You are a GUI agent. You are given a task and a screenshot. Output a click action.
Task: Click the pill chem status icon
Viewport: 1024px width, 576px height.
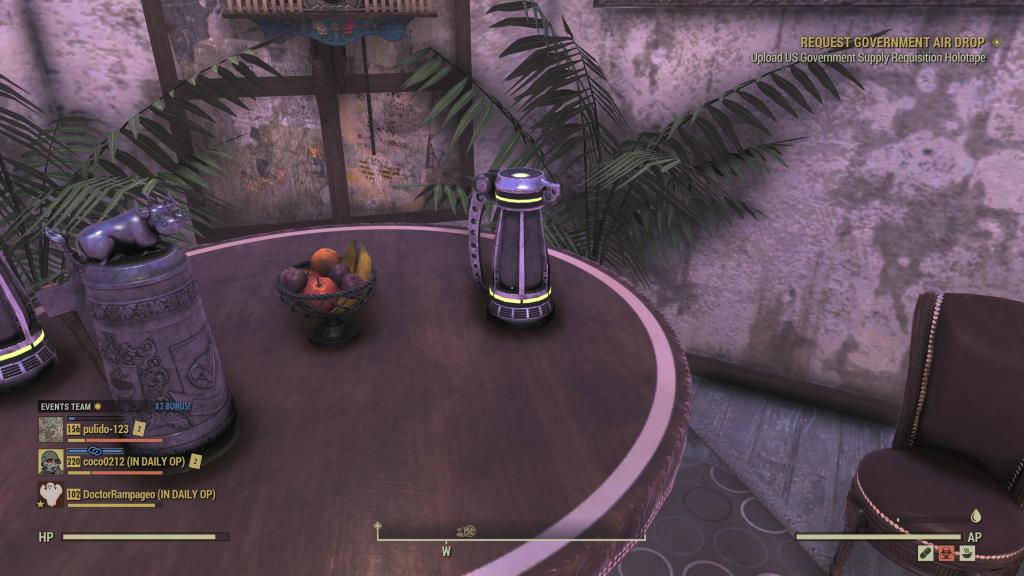pyautogui.click(x=926, y=552)
